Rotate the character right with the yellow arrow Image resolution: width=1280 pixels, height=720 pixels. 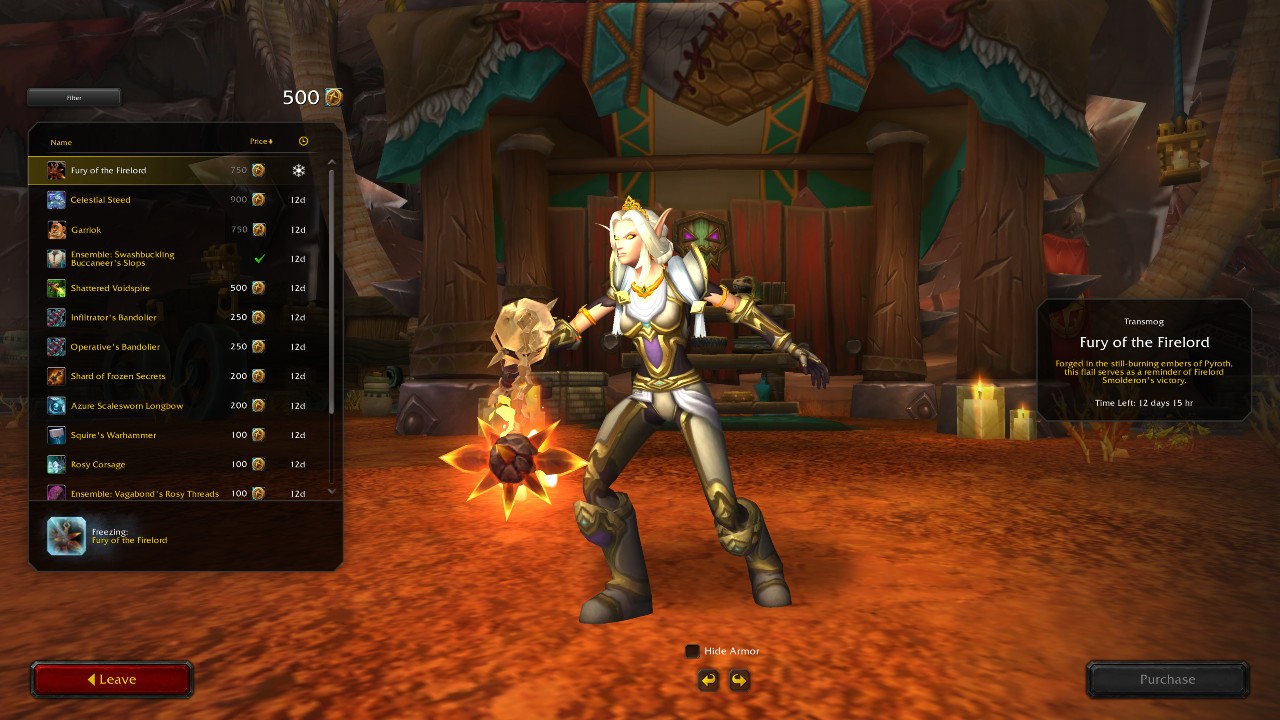point(738,679)
